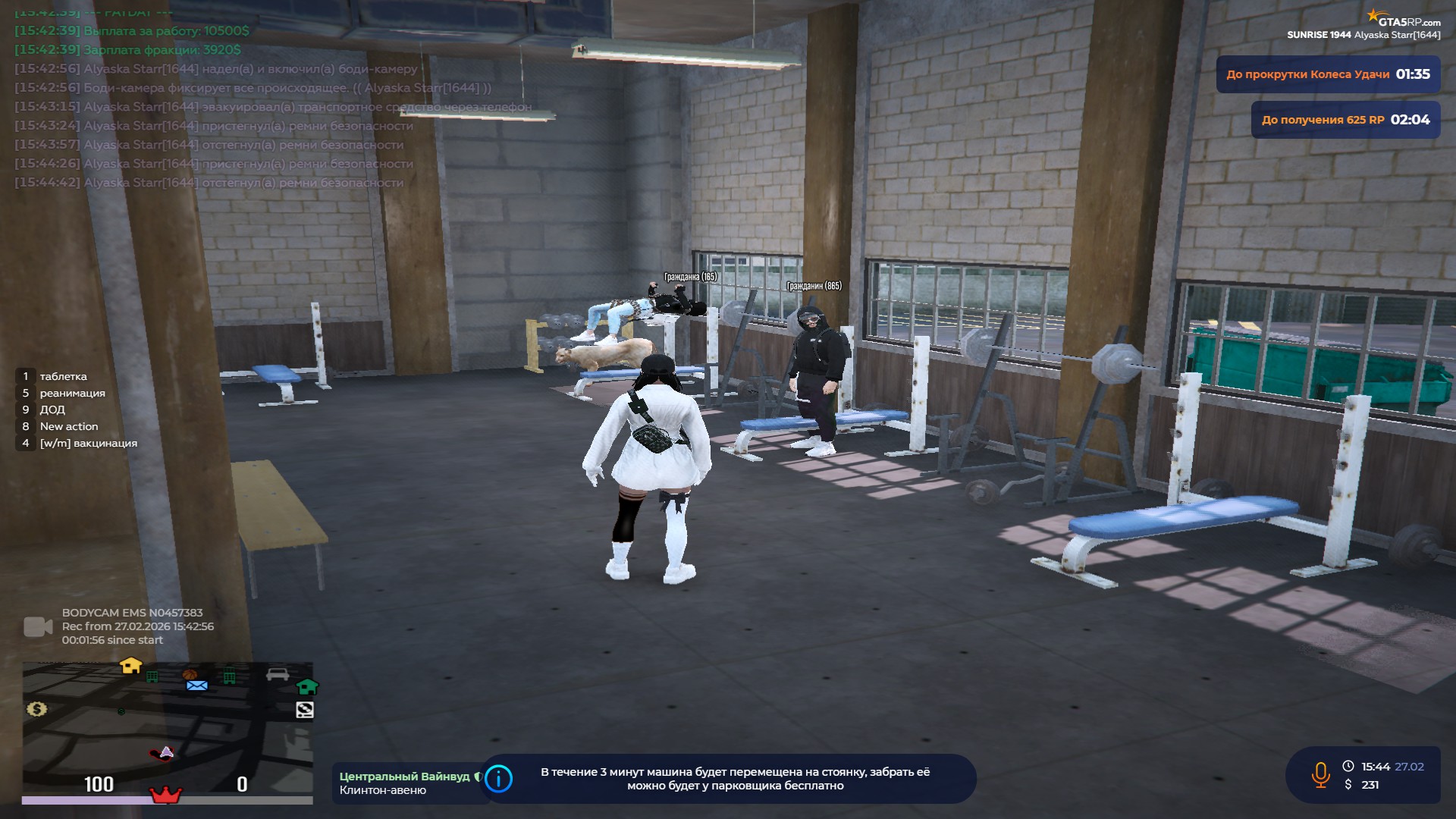Click the yellow house marker on the minimap
Viewport: 1456px width, 819px height.
click(131, 666)
